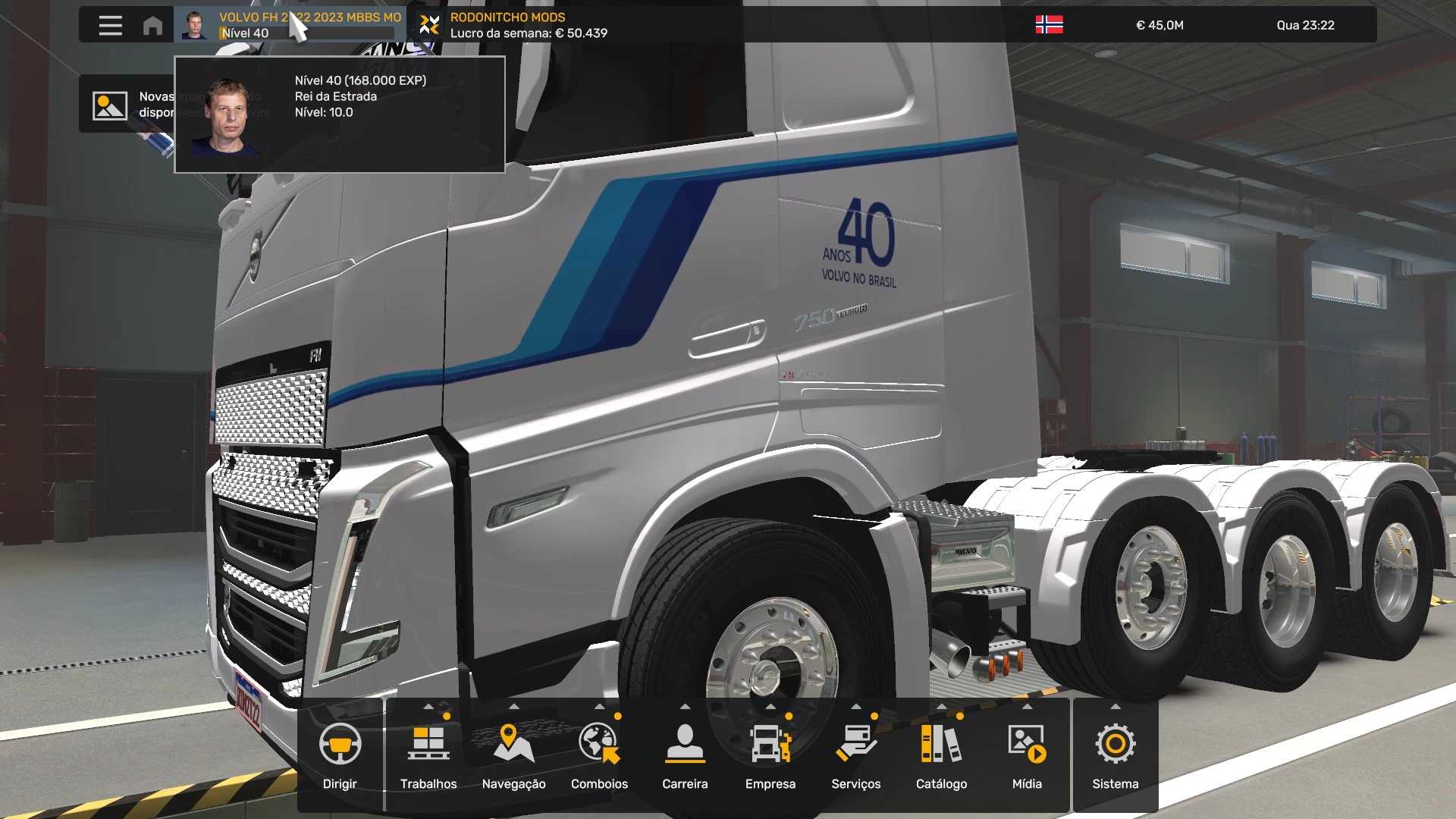Open the driver profile level panel

pos(288,25)
